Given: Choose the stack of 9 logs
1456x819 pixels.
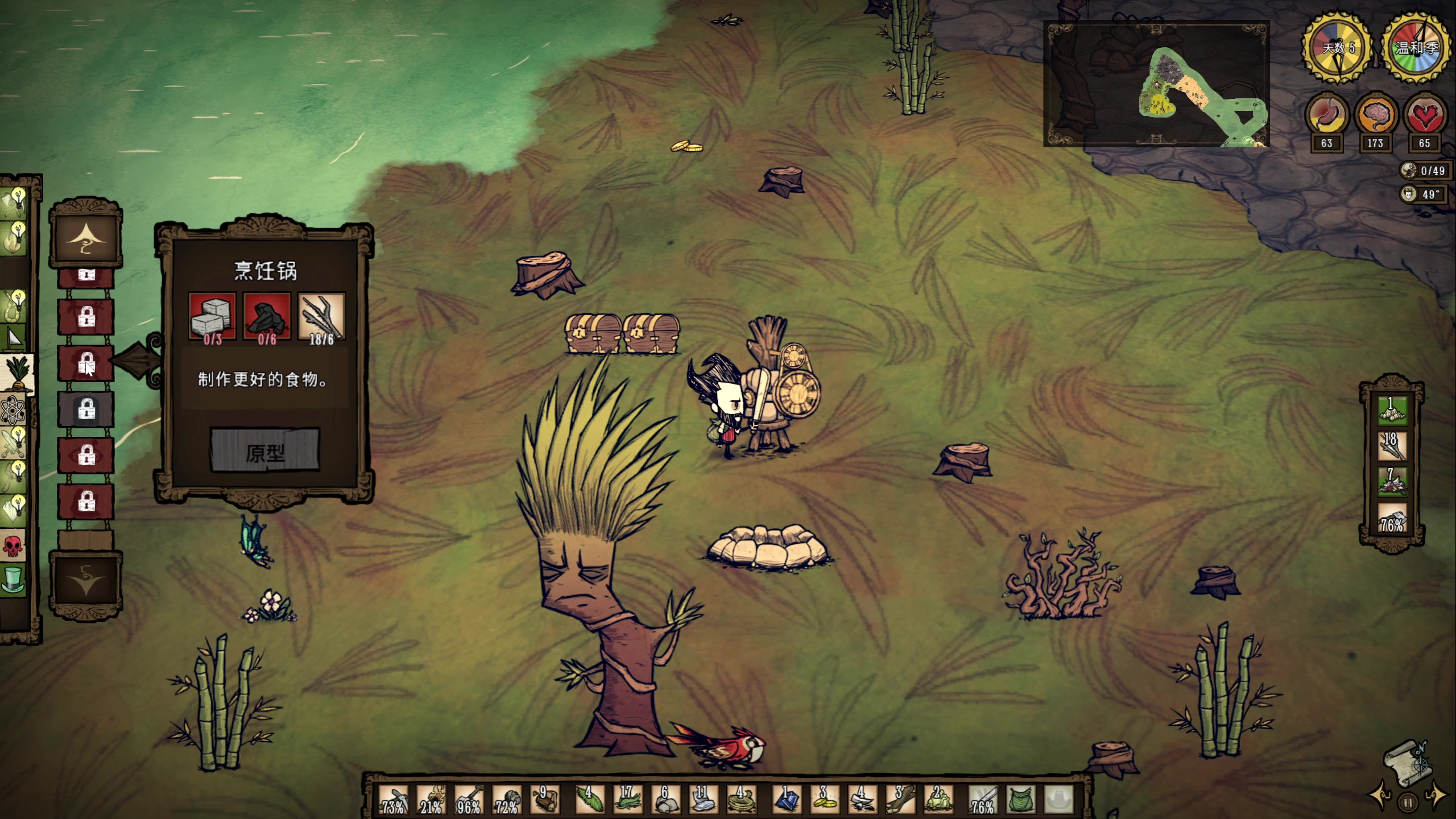Looking at the screenshot, I should [544, 799].
